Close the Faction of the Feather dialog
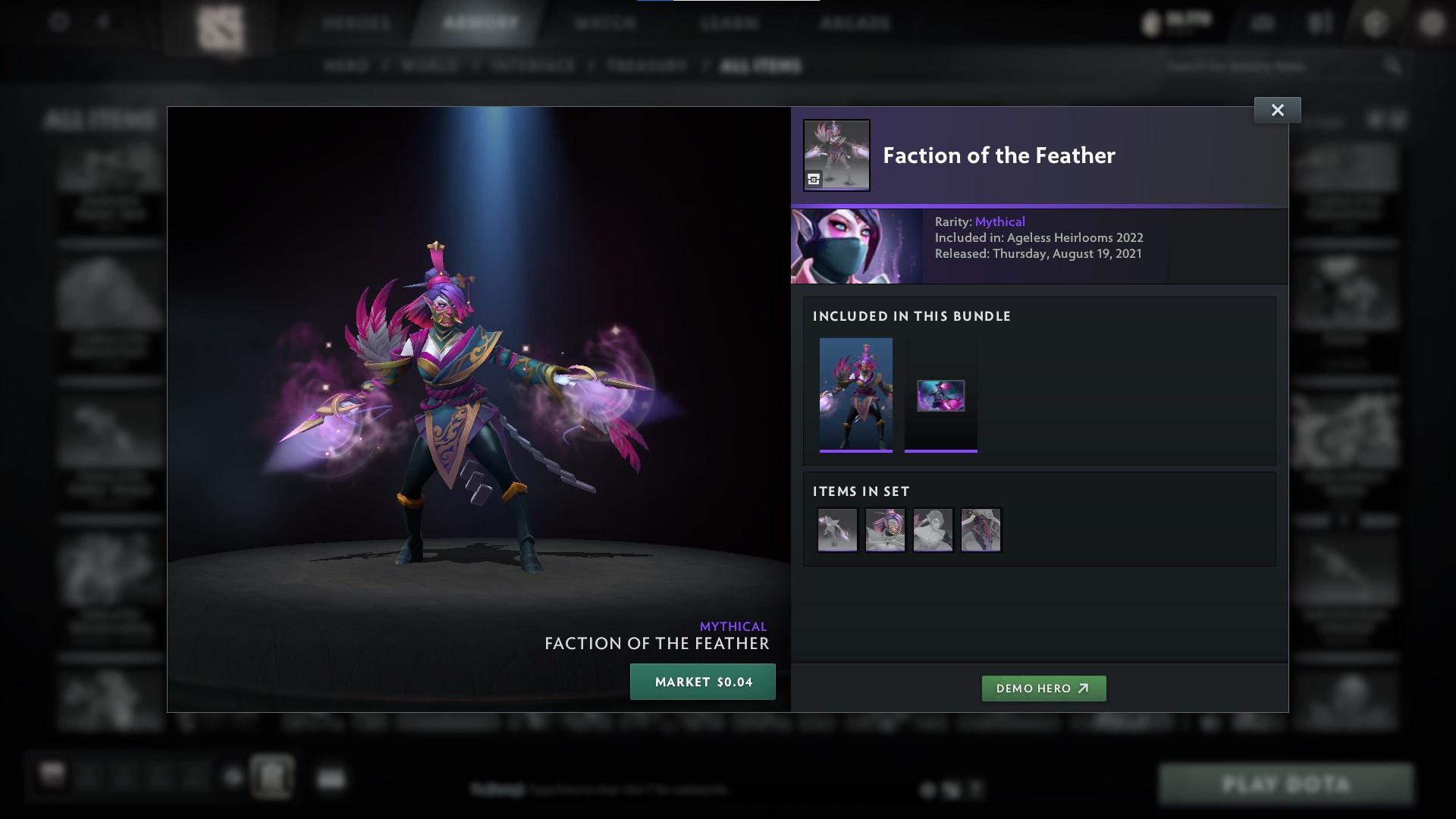The width and height of the screenshot is (1456, 819). [x=1277, y=109]
